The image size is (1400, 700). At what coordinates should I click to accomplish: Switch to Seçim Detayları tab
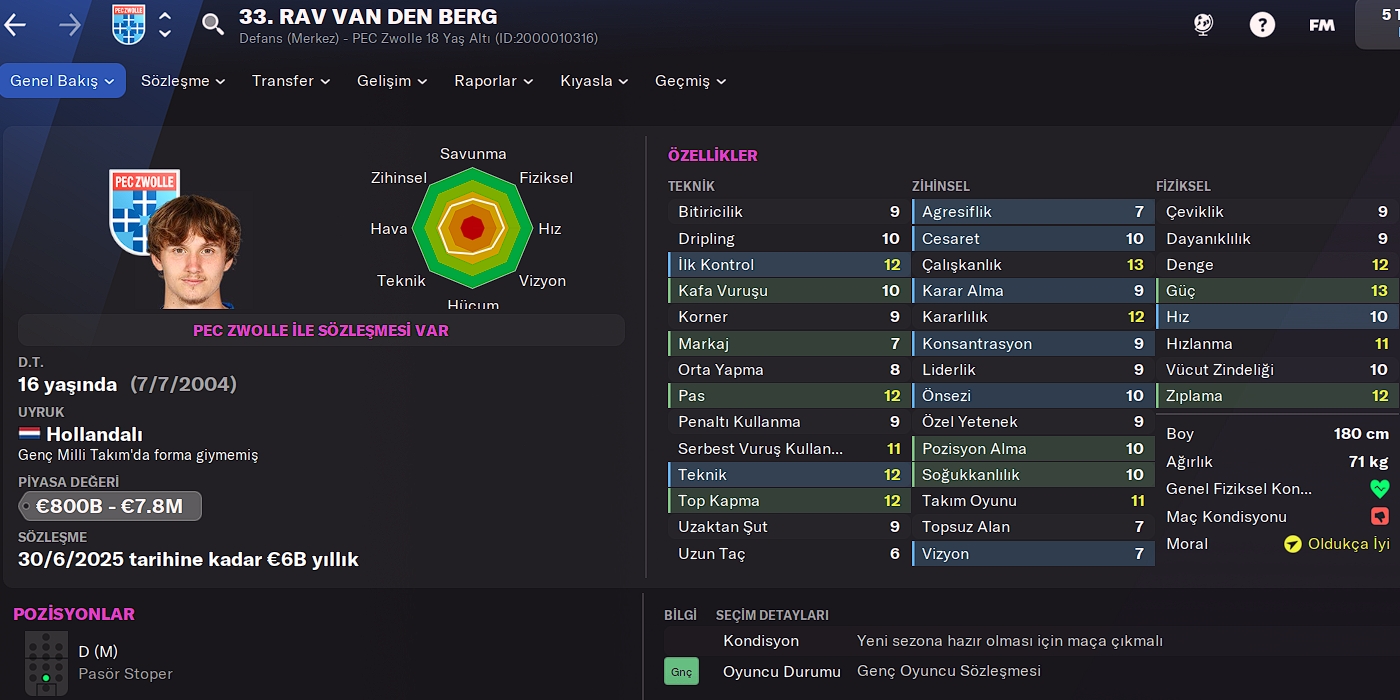pyautogui.click(x=772, y=615)
